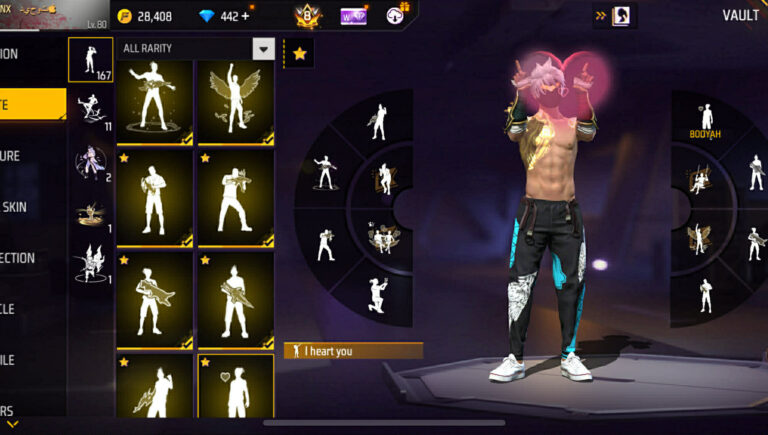Open the purple weapon pass icon

[353, 16]
